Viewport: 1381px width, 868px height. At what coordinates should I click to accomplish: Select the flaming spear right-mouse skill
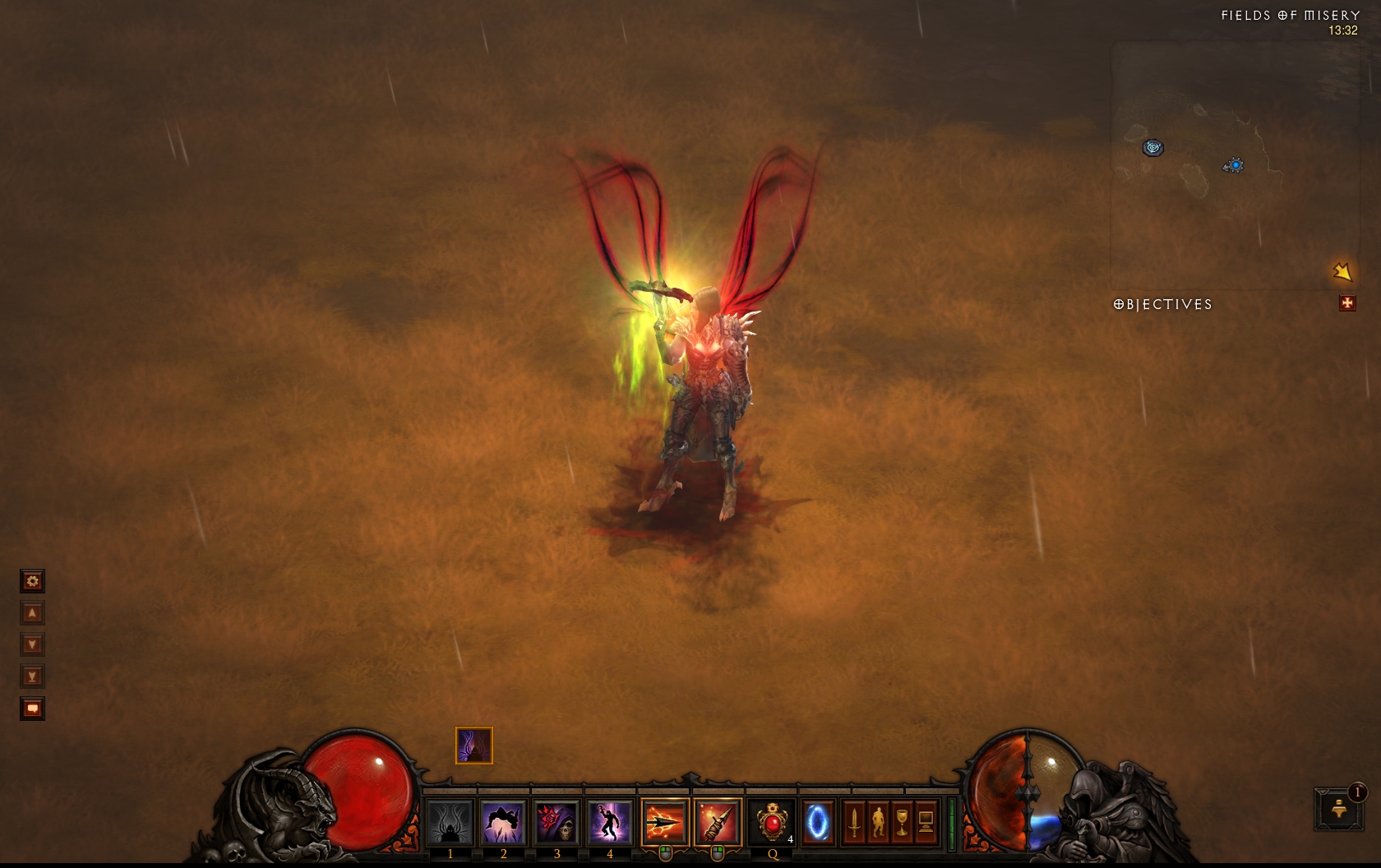[x=718, y=821]
